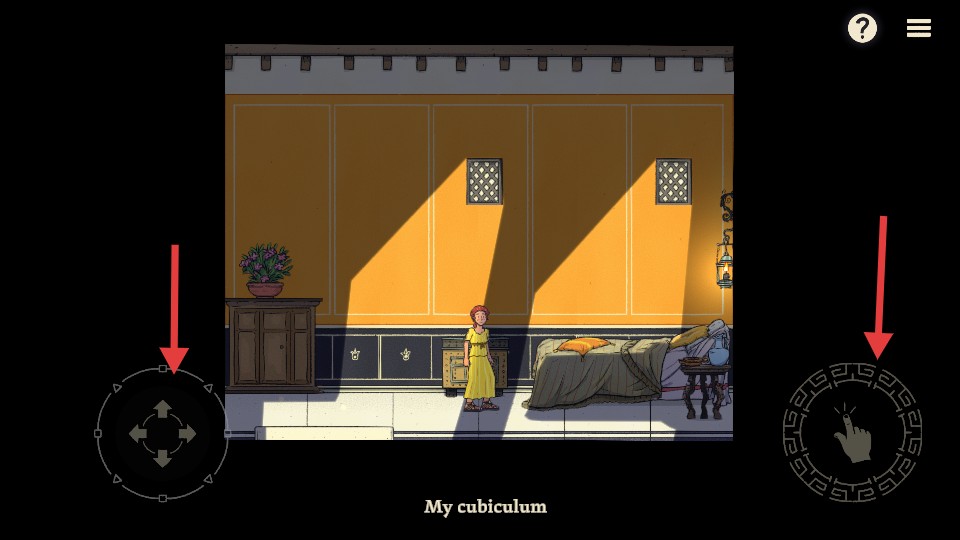Open the hamburger menu
960x540 pixels.
tap(919, 28)
